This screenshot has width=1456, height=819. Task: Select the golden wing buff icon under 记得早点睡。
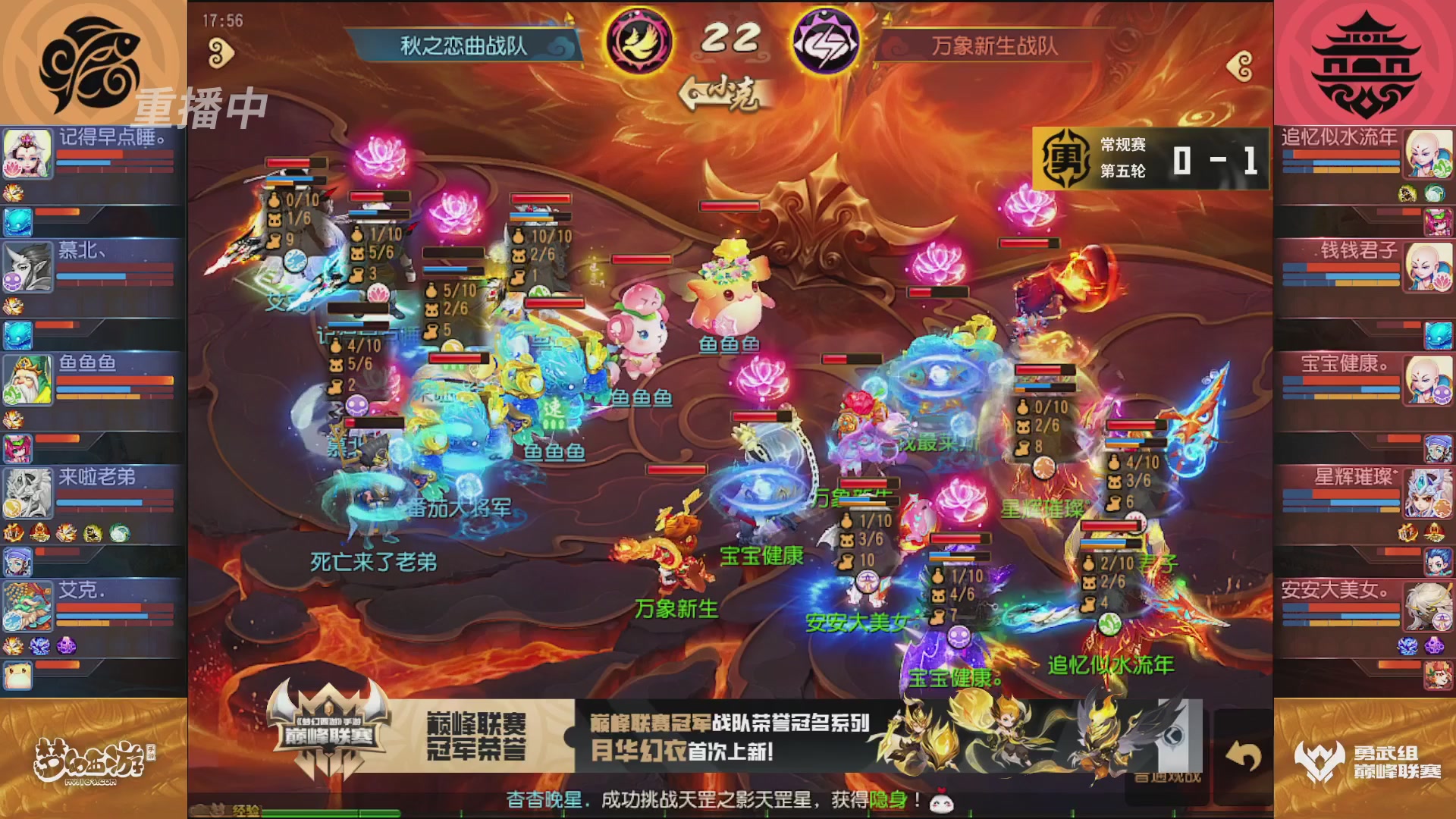click(15, 193)
